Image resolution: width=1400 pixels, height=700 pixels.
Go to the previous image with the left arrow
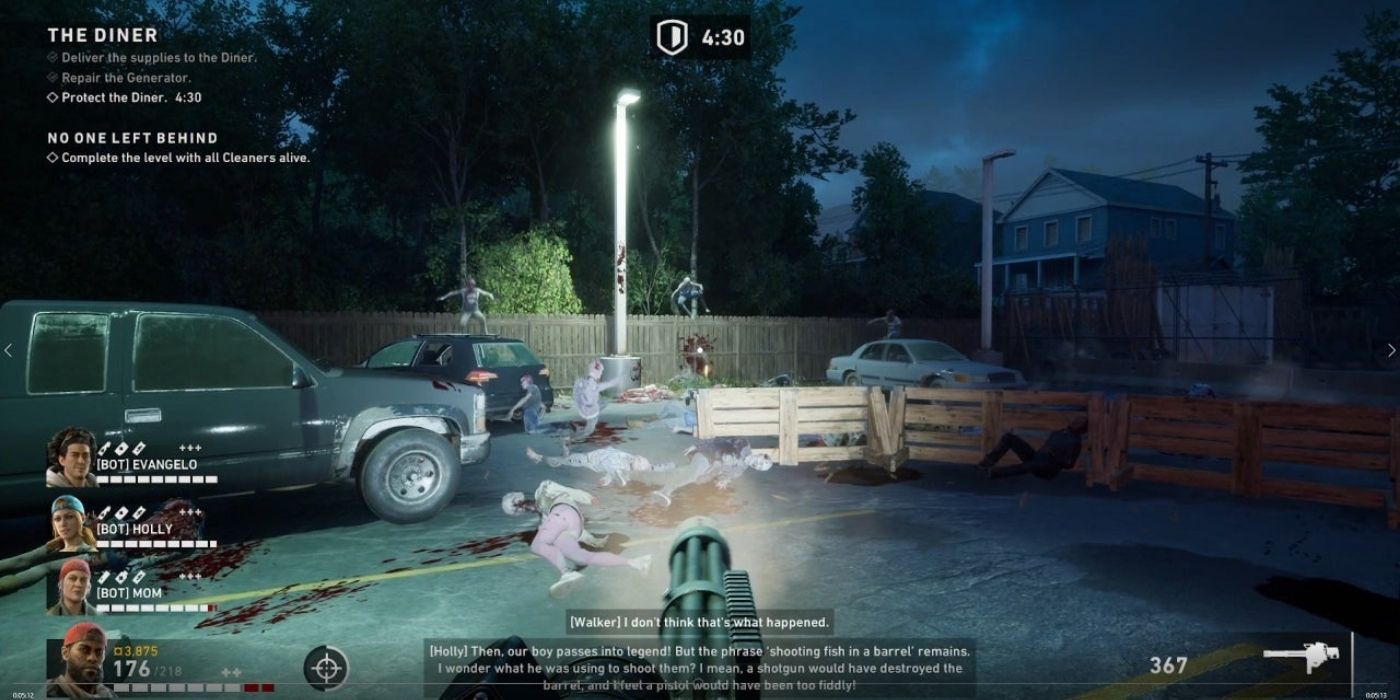coord(9,350)
